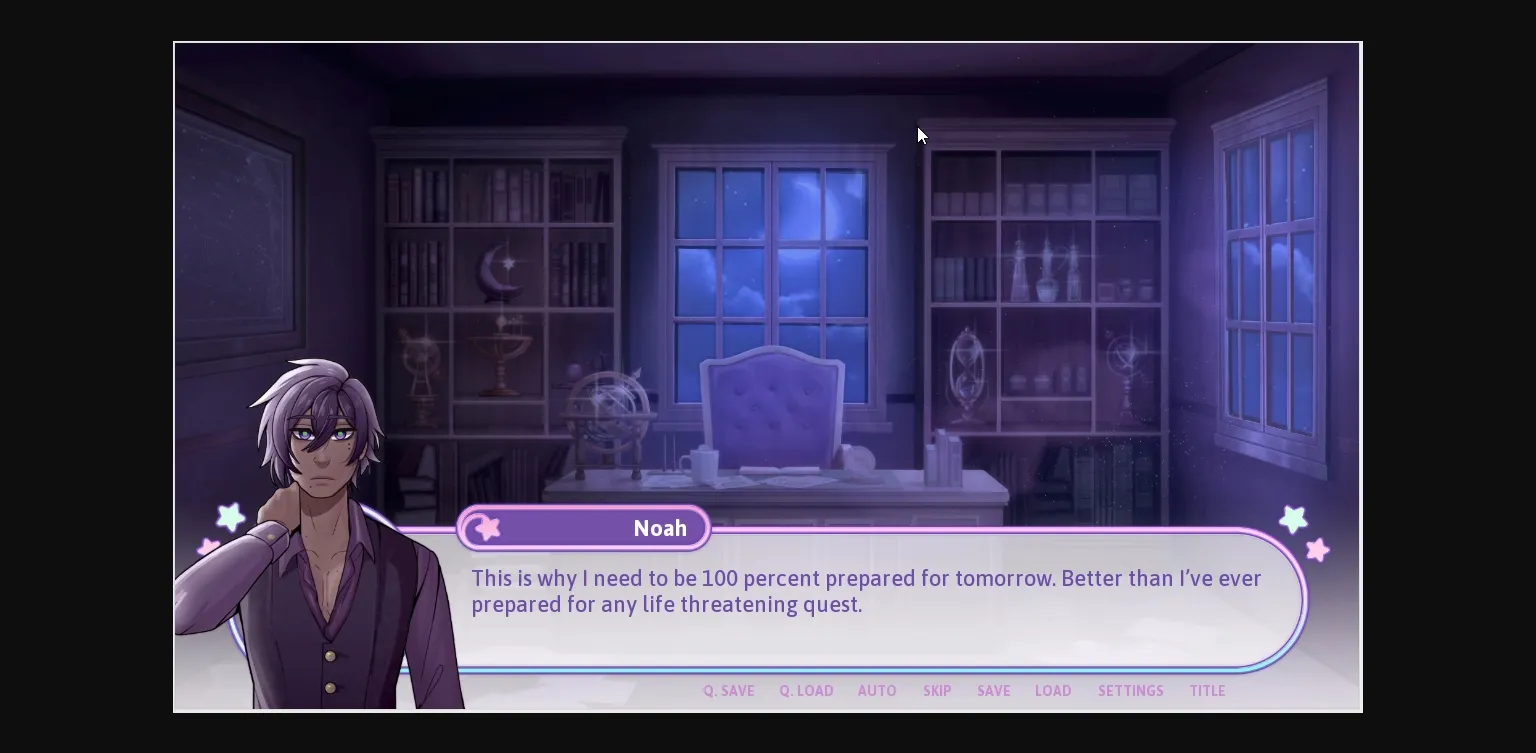The height and width of the screenshot is (753, 1536).
Task: Click the purple tufted desk chair
Action: [772, 410]
